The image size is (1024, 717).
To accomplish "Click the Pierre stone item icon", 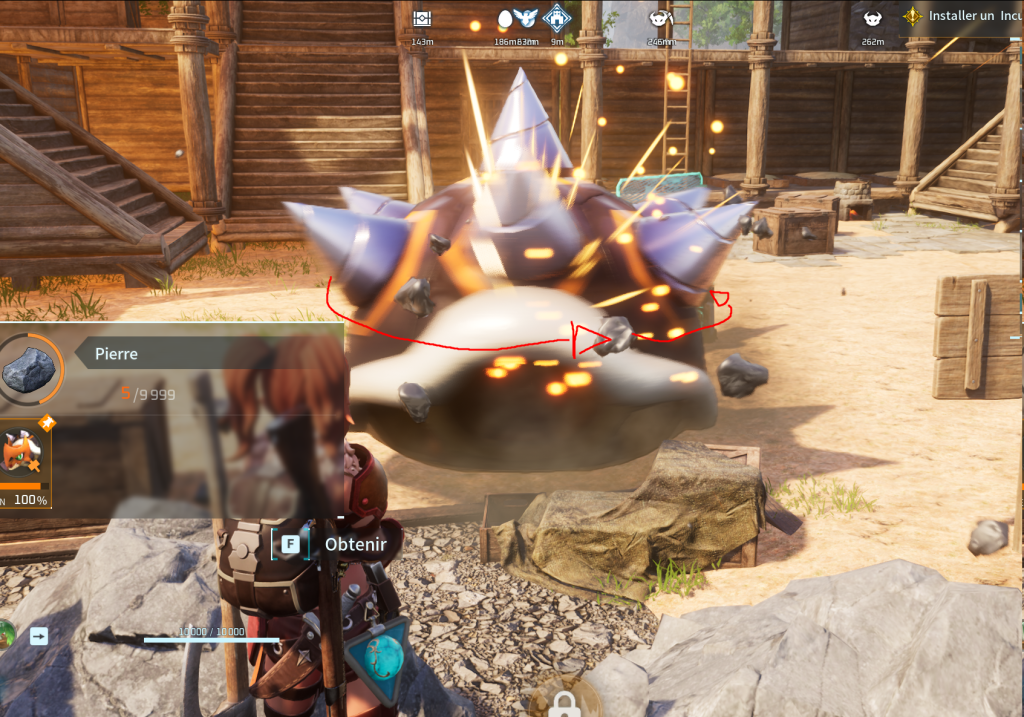I will 28,369.
